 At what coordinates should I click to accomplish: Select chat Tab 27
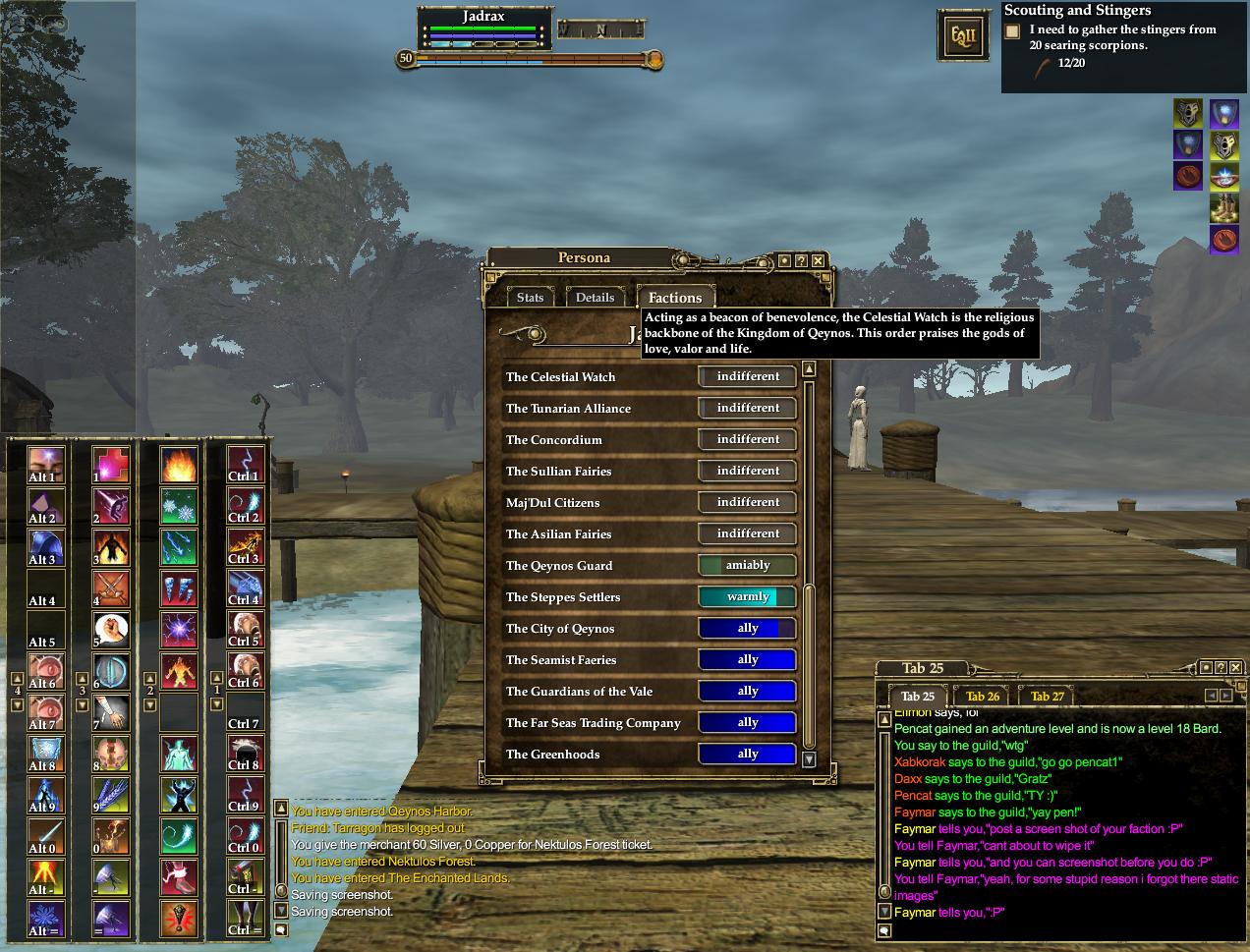[x=1048, y=697]
